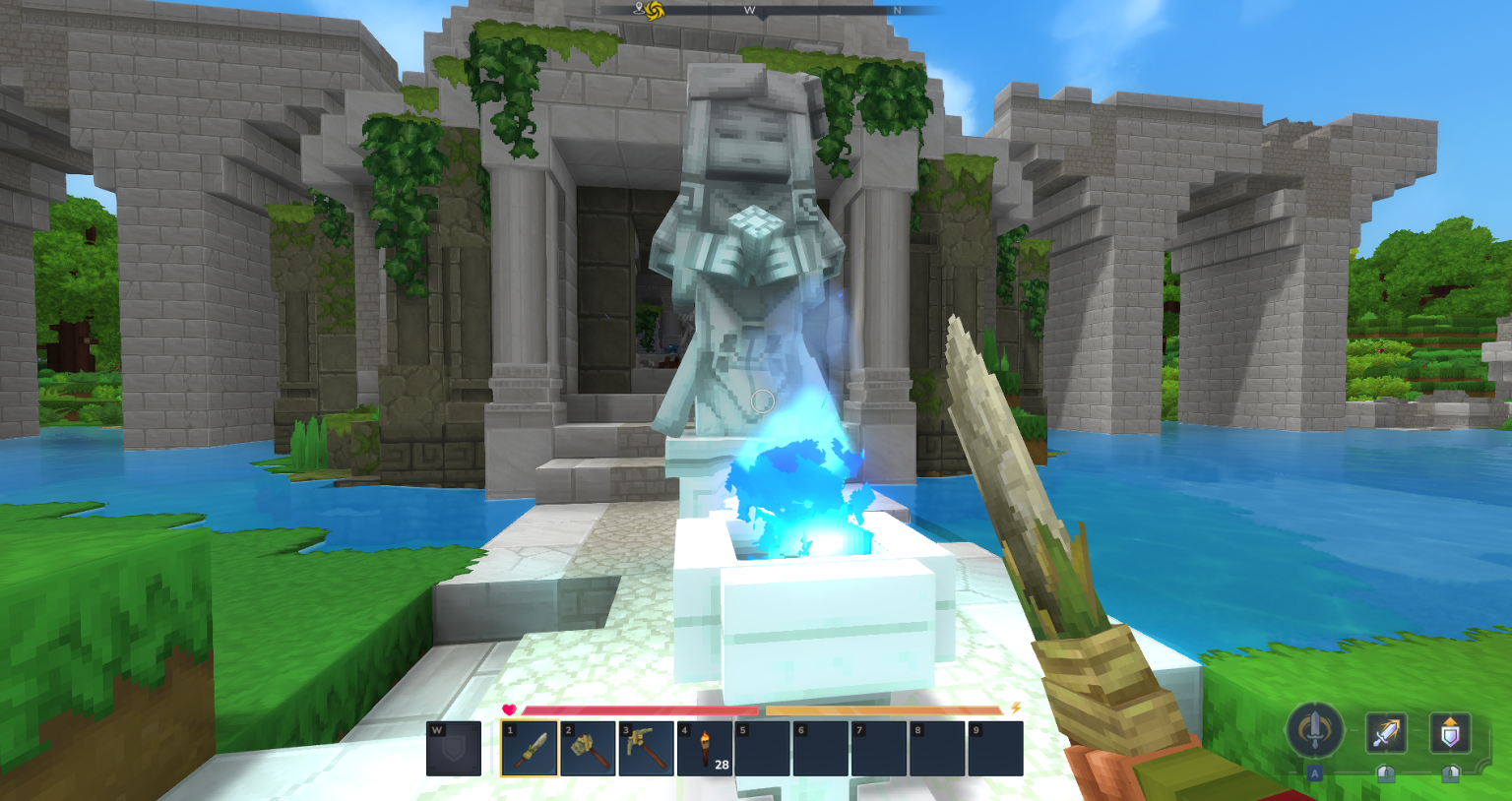The image size is (1512, 801).
Task: Click the heart icon beside the health bar
Action: click(509, 710)
